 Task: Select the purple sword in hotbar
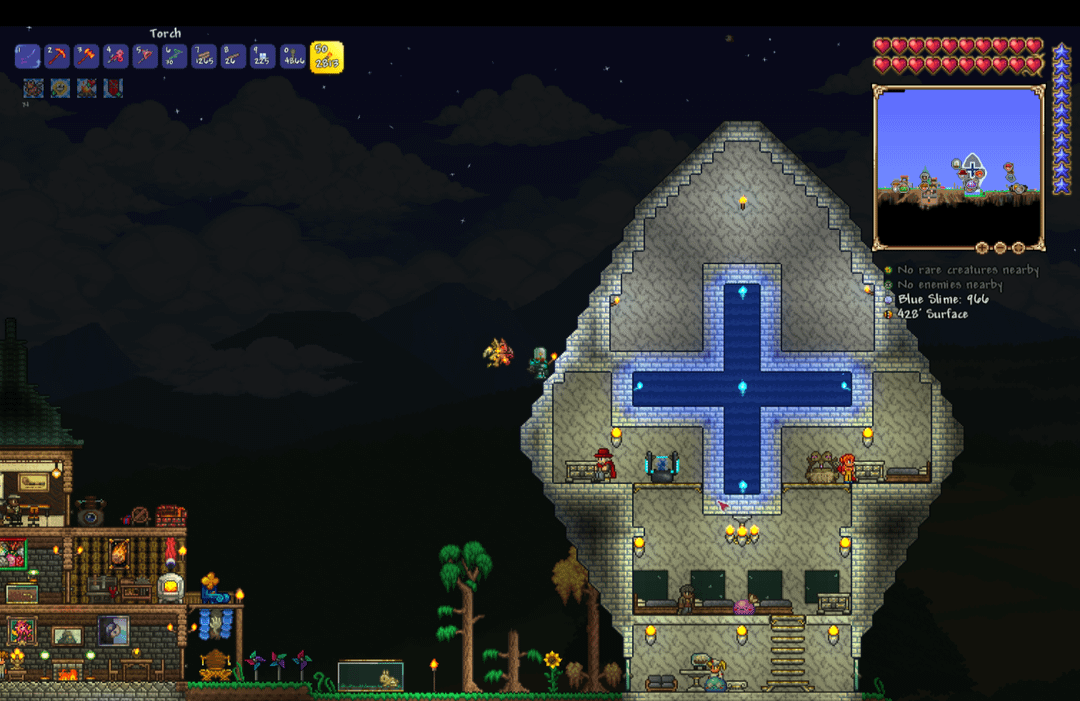pos(28,57)
